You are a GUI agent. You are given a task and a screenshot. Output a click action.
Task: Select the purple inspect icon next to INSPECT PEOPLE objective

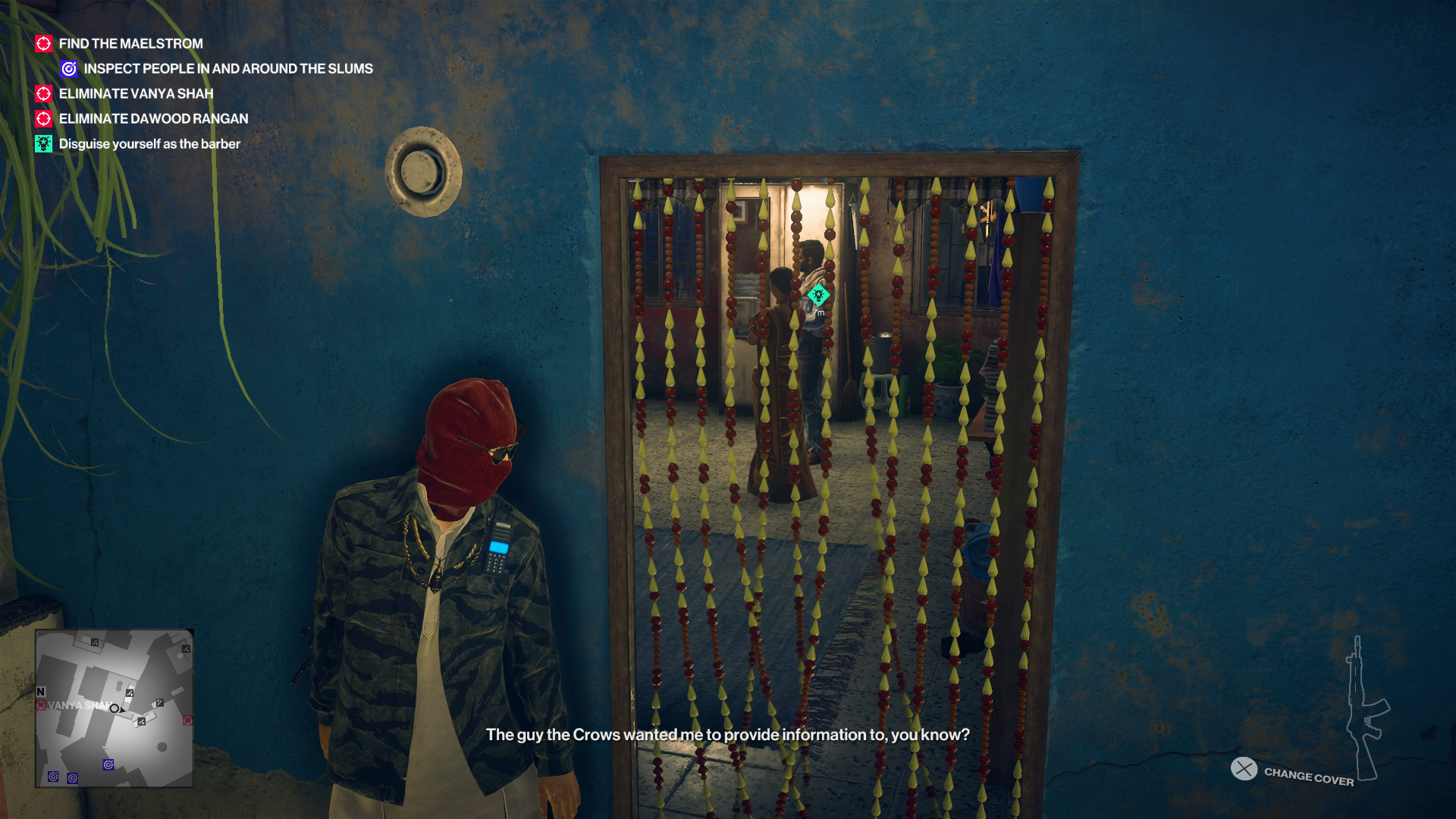click(x=68, y=68)
